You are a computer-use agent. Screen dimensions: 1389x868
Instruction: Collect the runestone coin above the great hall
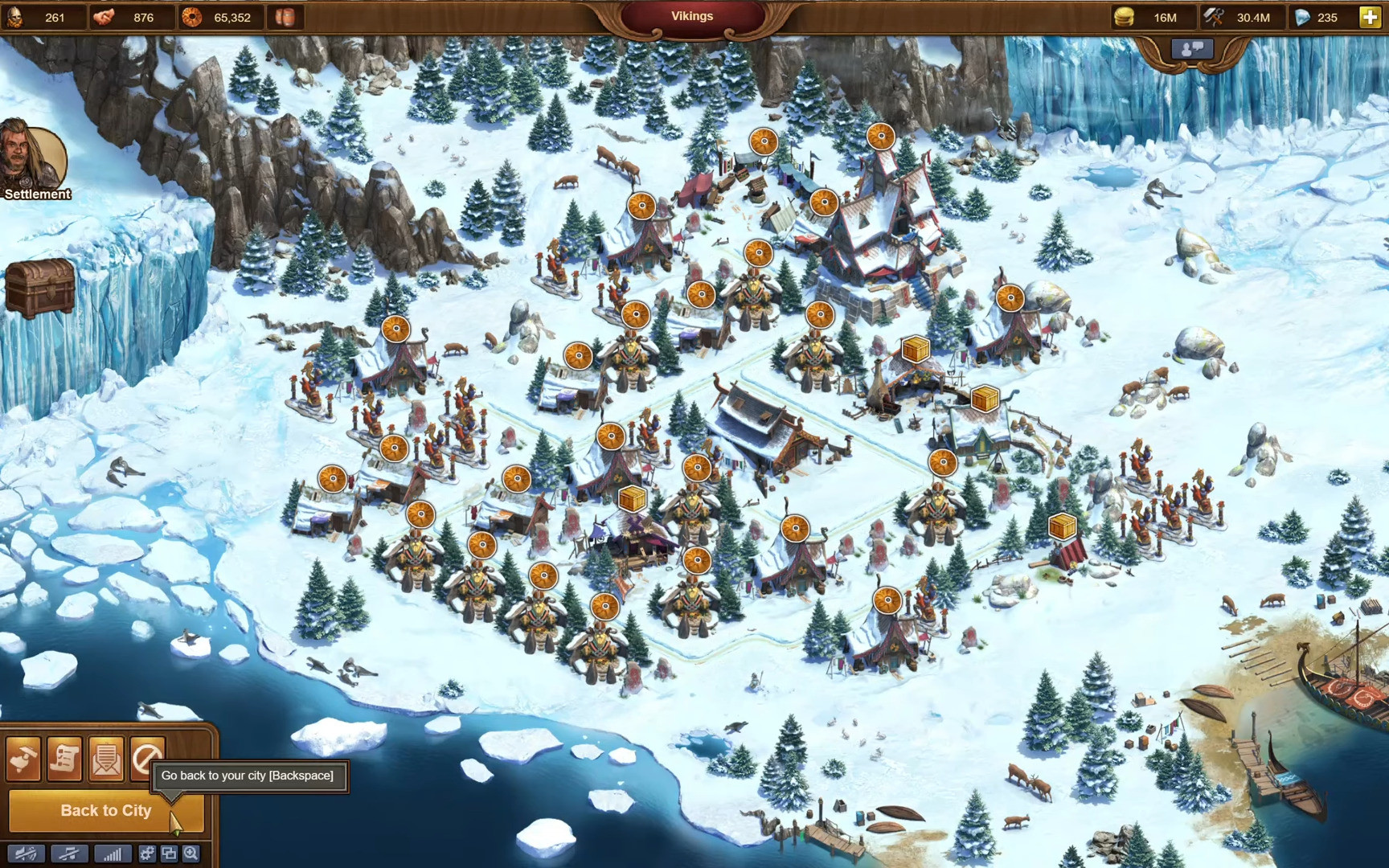point(880,137)
